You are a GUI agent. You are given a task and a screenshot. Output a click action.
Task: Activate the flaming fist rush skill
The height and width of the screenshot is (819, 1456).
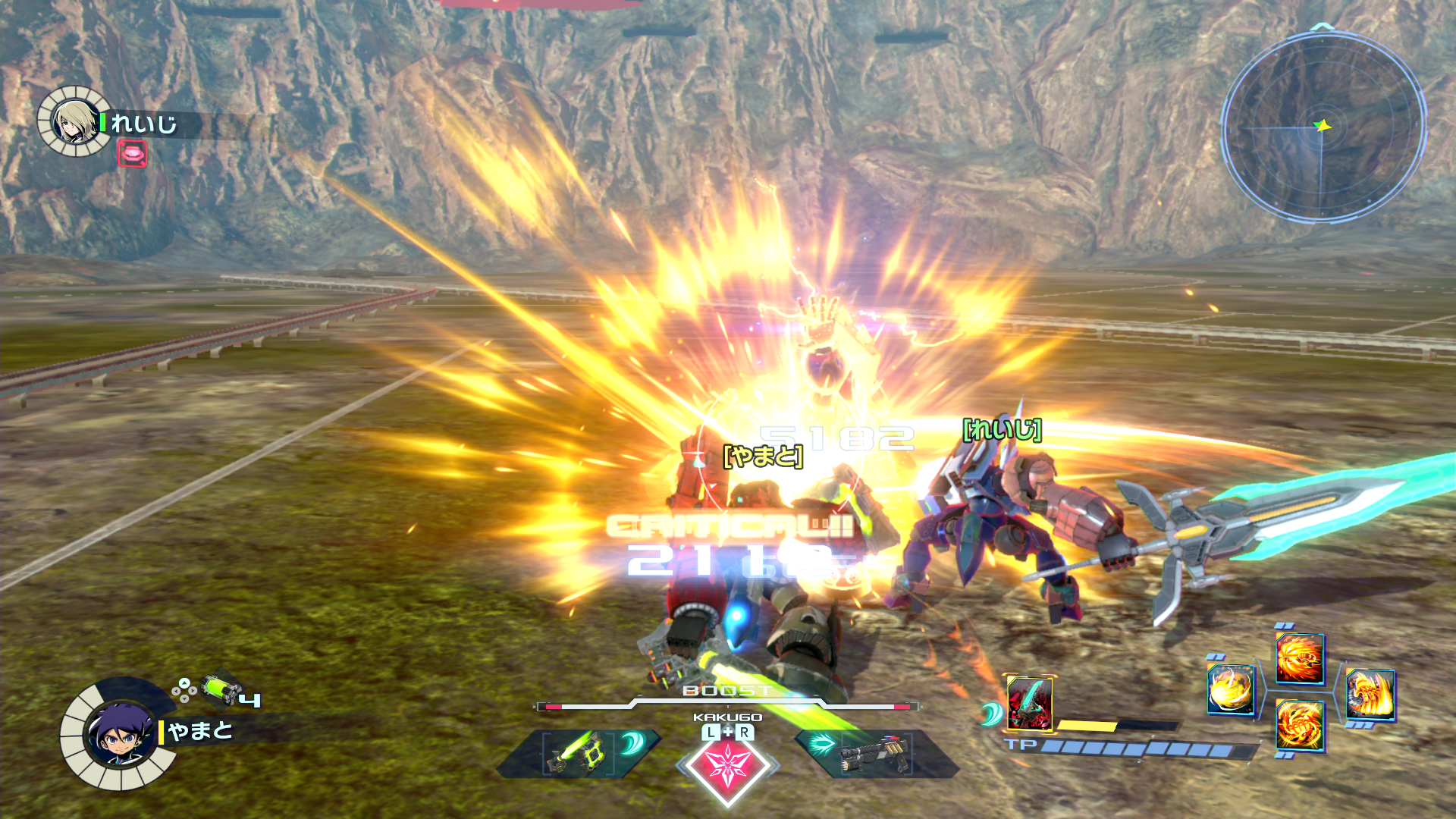[1300, 657]
